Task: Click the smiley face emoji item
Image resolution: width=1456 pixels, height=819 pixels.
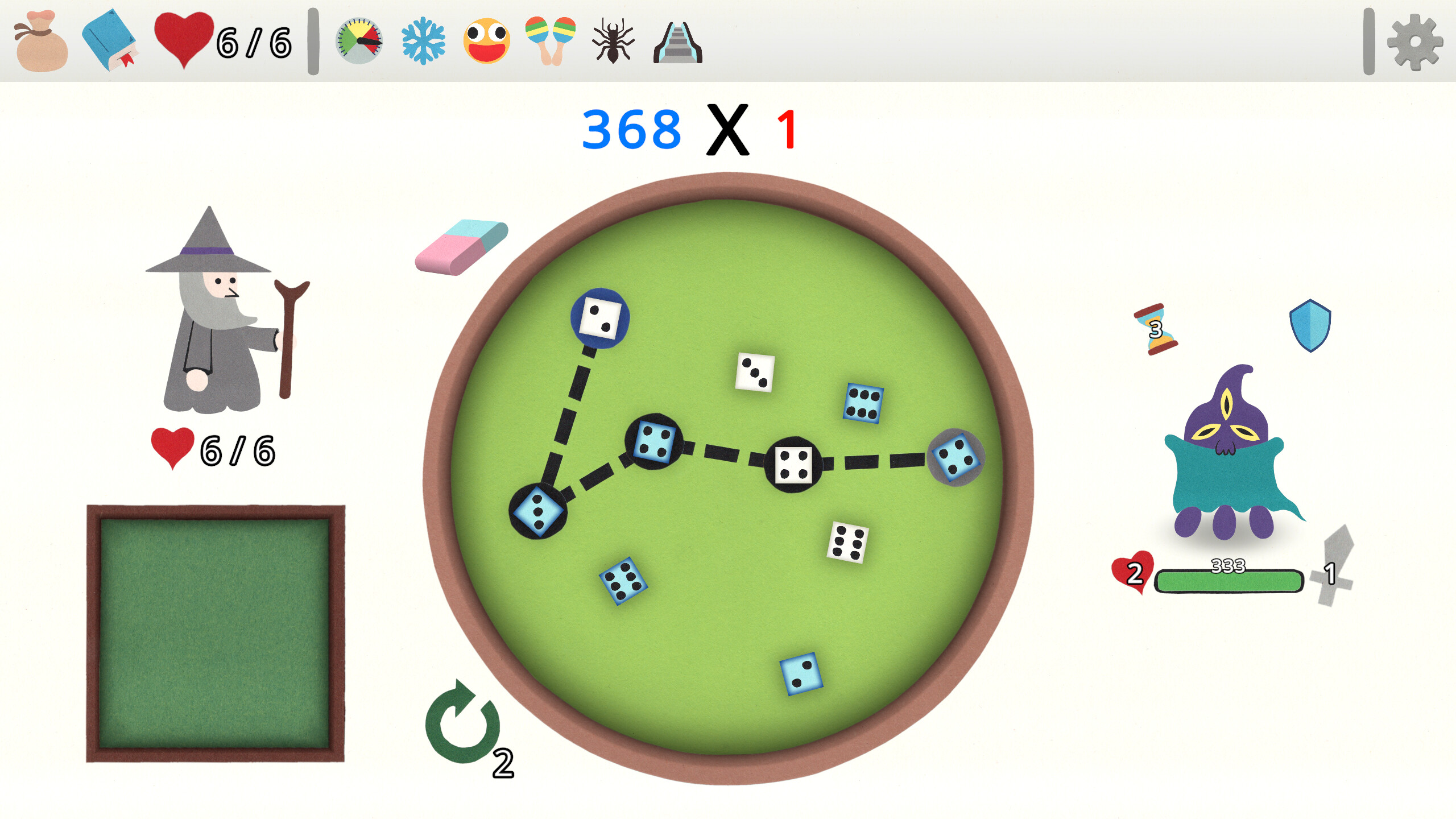Action: point(486,41)
